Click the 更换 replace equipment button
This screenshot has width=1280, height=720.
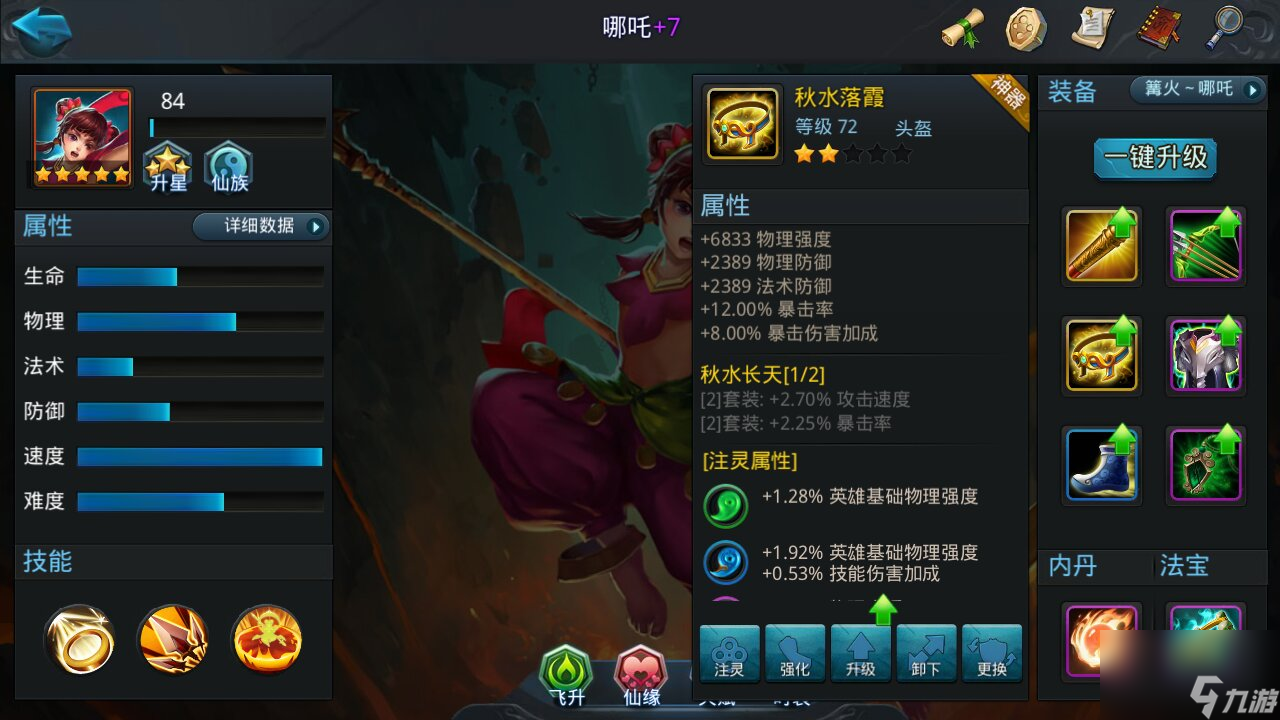point(992,653)
